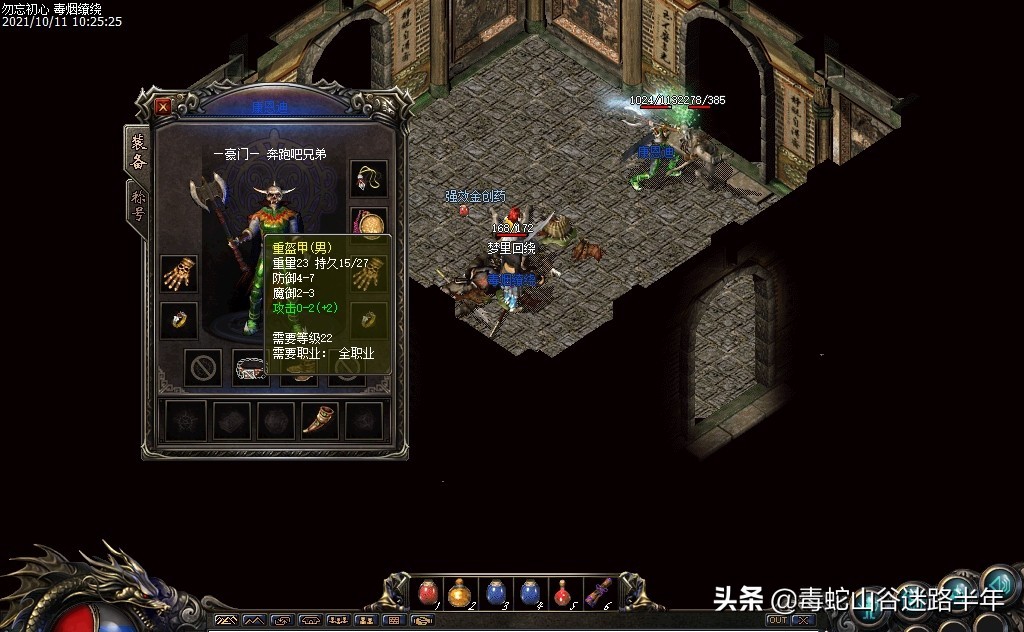Click the handshake trade toolbar button
1024x632 pixels.
point(421,621)
